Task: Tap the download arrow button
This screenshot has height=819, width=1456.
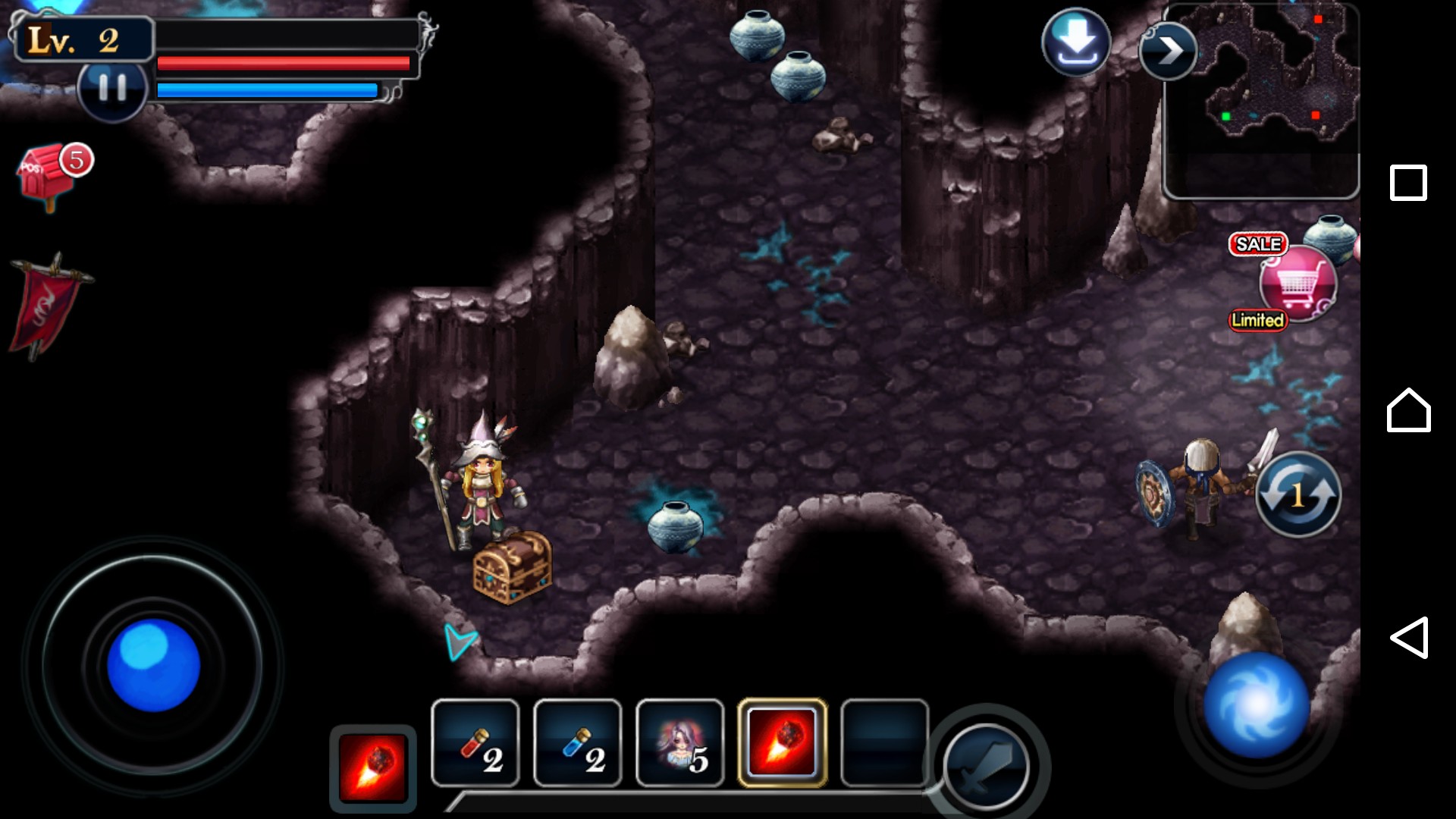Action: coord(1075,42)
